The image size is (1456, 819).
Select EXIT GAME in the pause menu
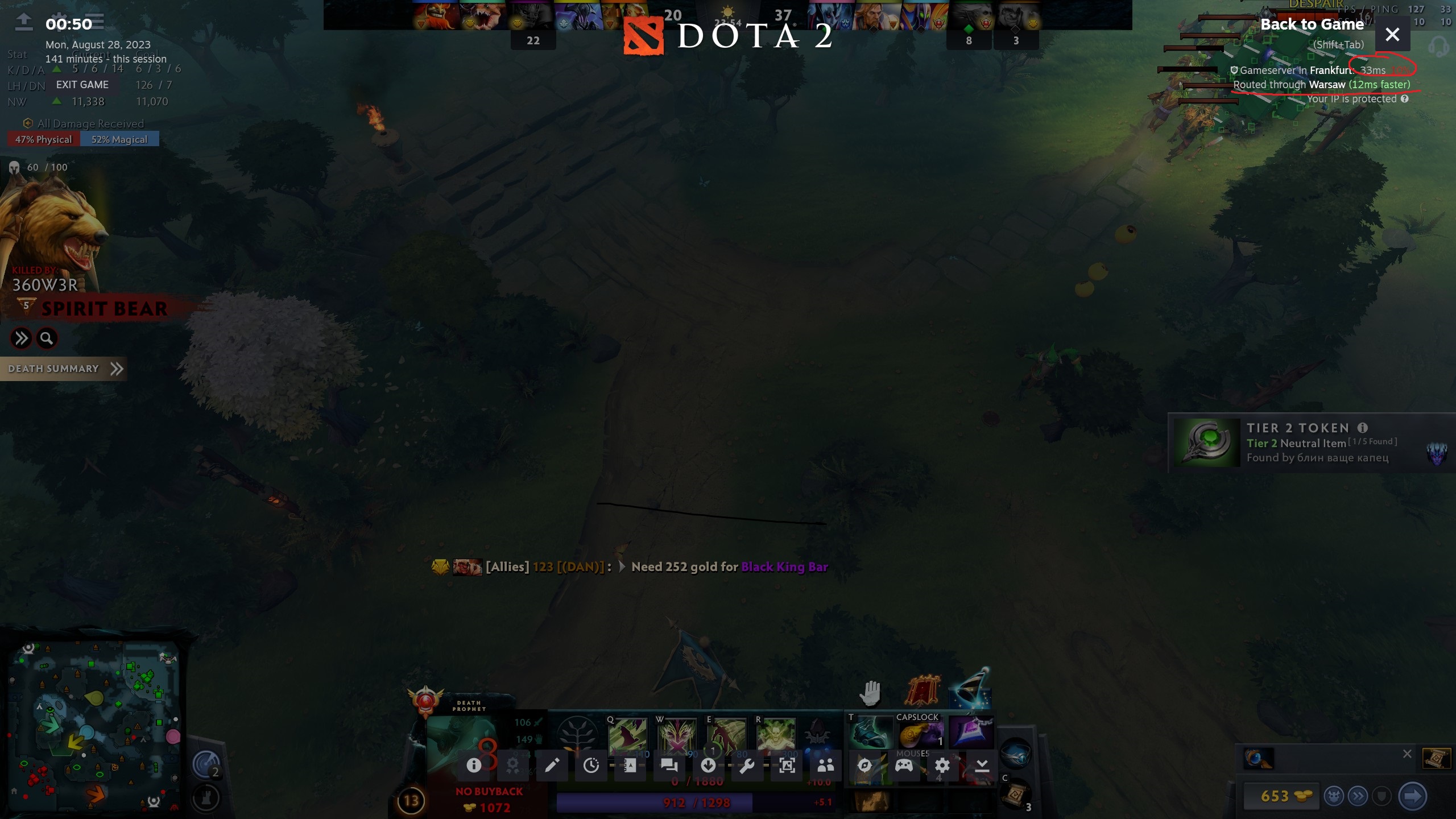click(82, 85)
